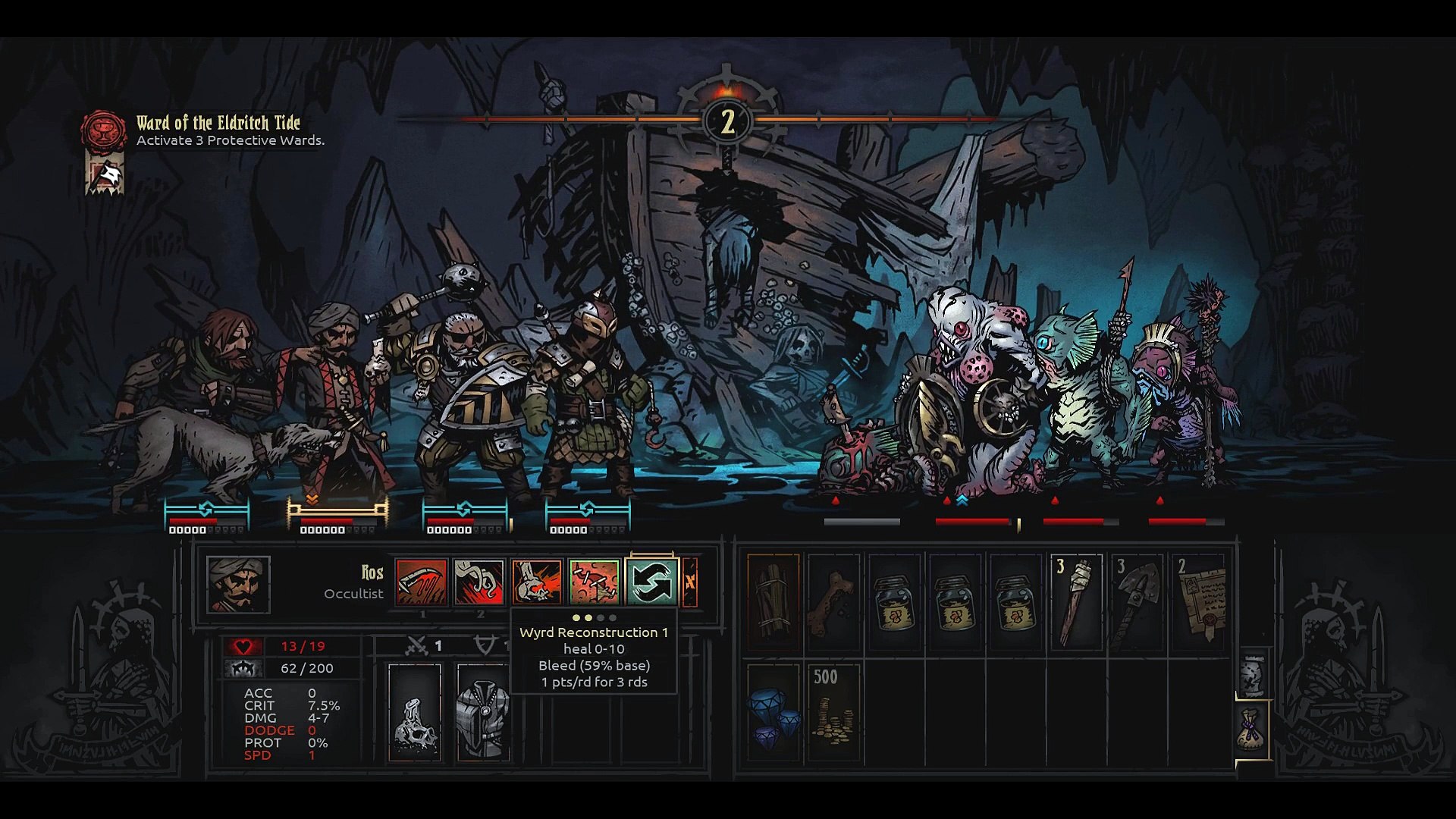Select the robe armor equipment slot

coord(483,713)
